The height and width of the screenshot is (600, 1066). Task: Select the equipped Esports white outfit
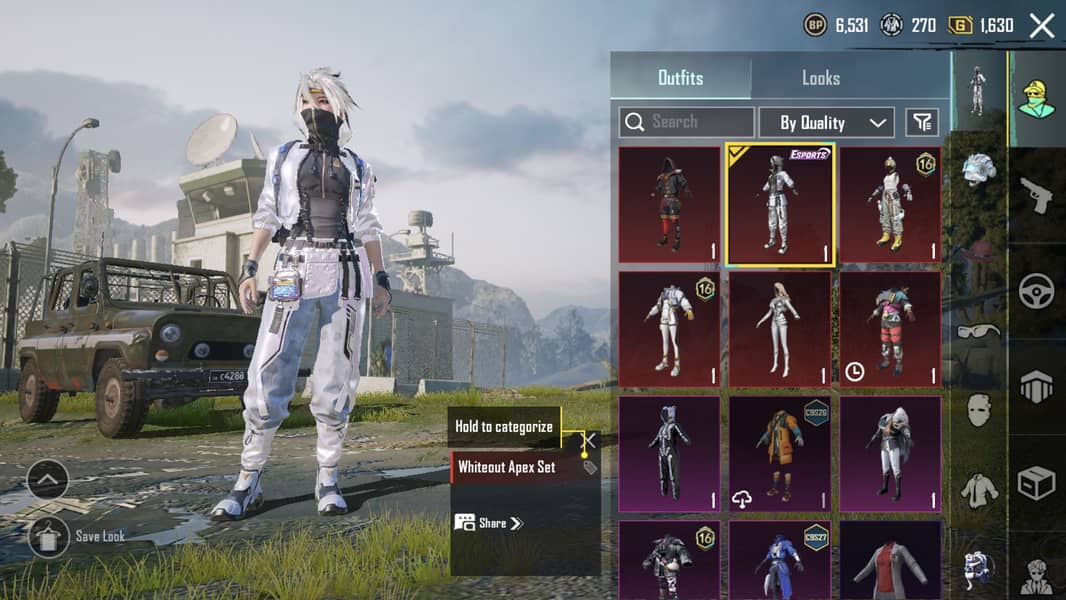[x=780, y=205]
